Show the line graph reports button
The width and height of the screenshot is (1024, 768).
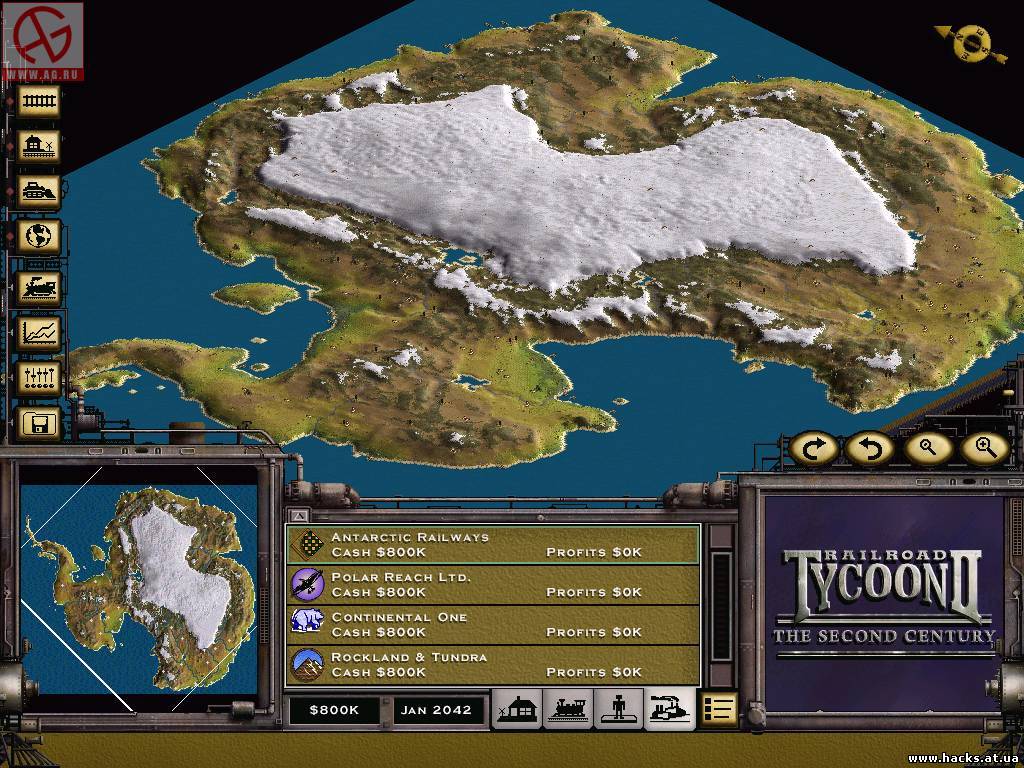click(40, 332)
